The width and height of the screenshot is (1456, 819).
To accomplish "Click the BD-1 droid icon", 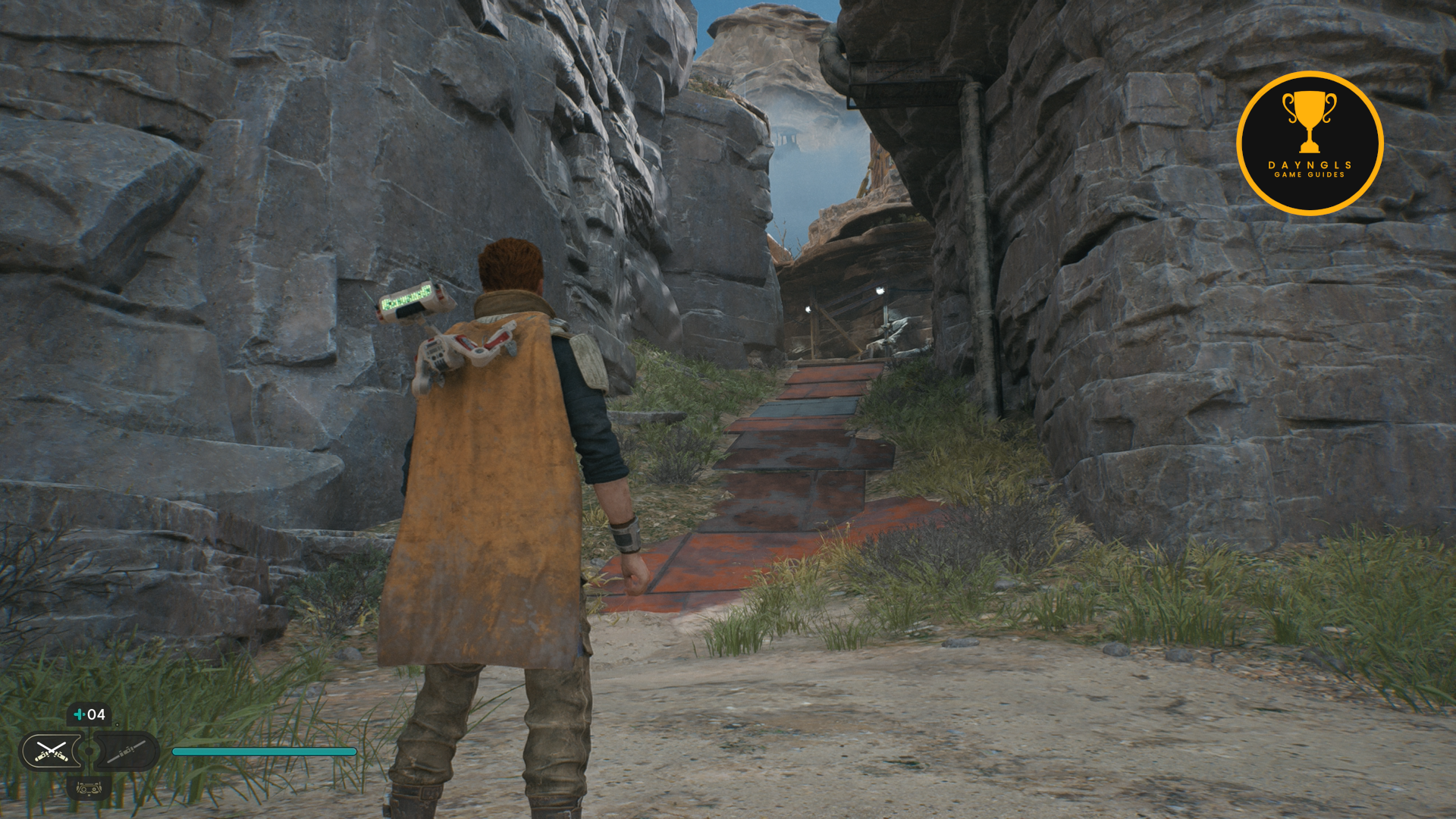I will pos(89,789).
